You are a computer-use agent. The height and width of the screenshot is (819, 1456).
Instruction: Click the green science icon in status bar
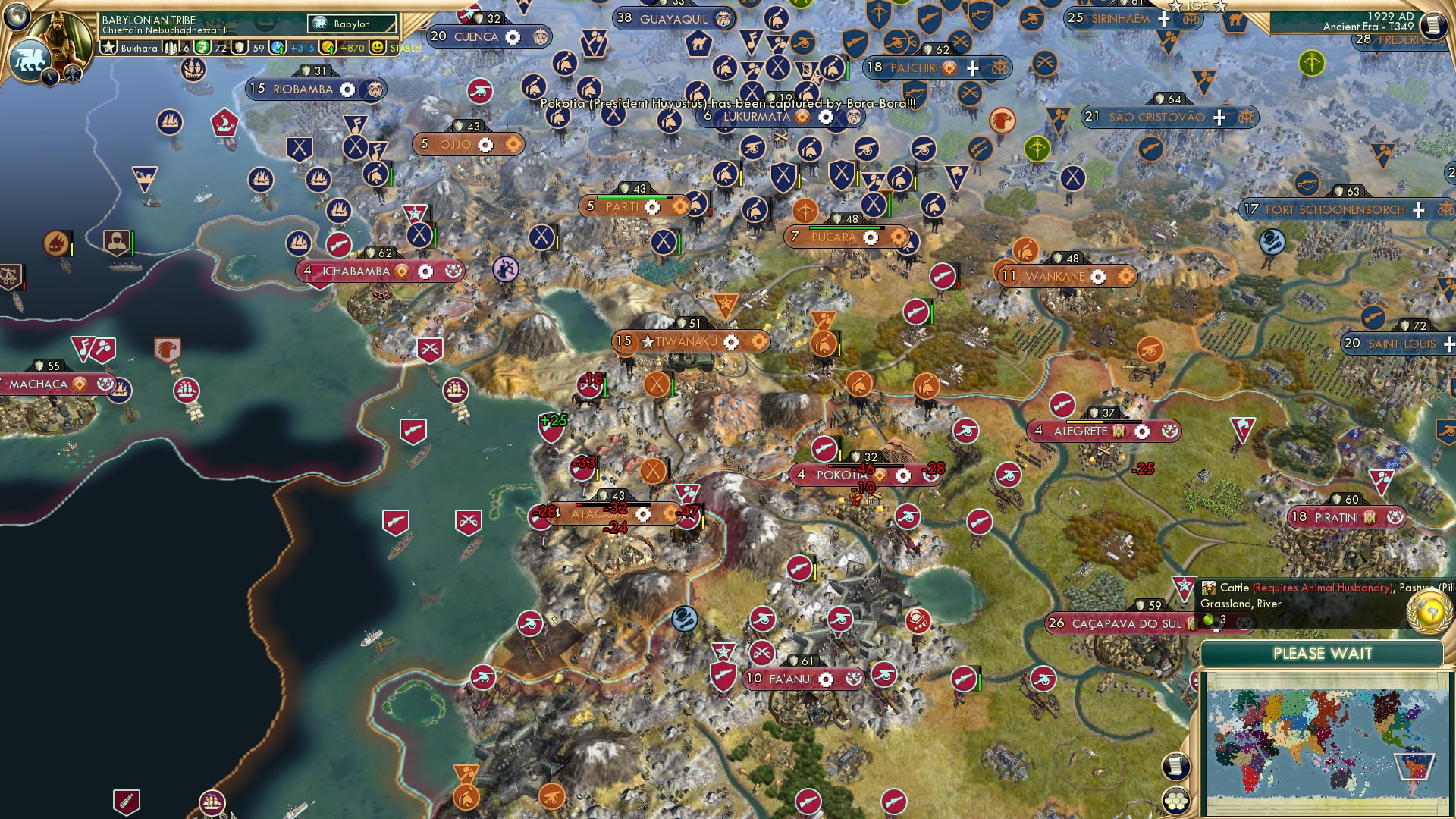coord(202,47)
